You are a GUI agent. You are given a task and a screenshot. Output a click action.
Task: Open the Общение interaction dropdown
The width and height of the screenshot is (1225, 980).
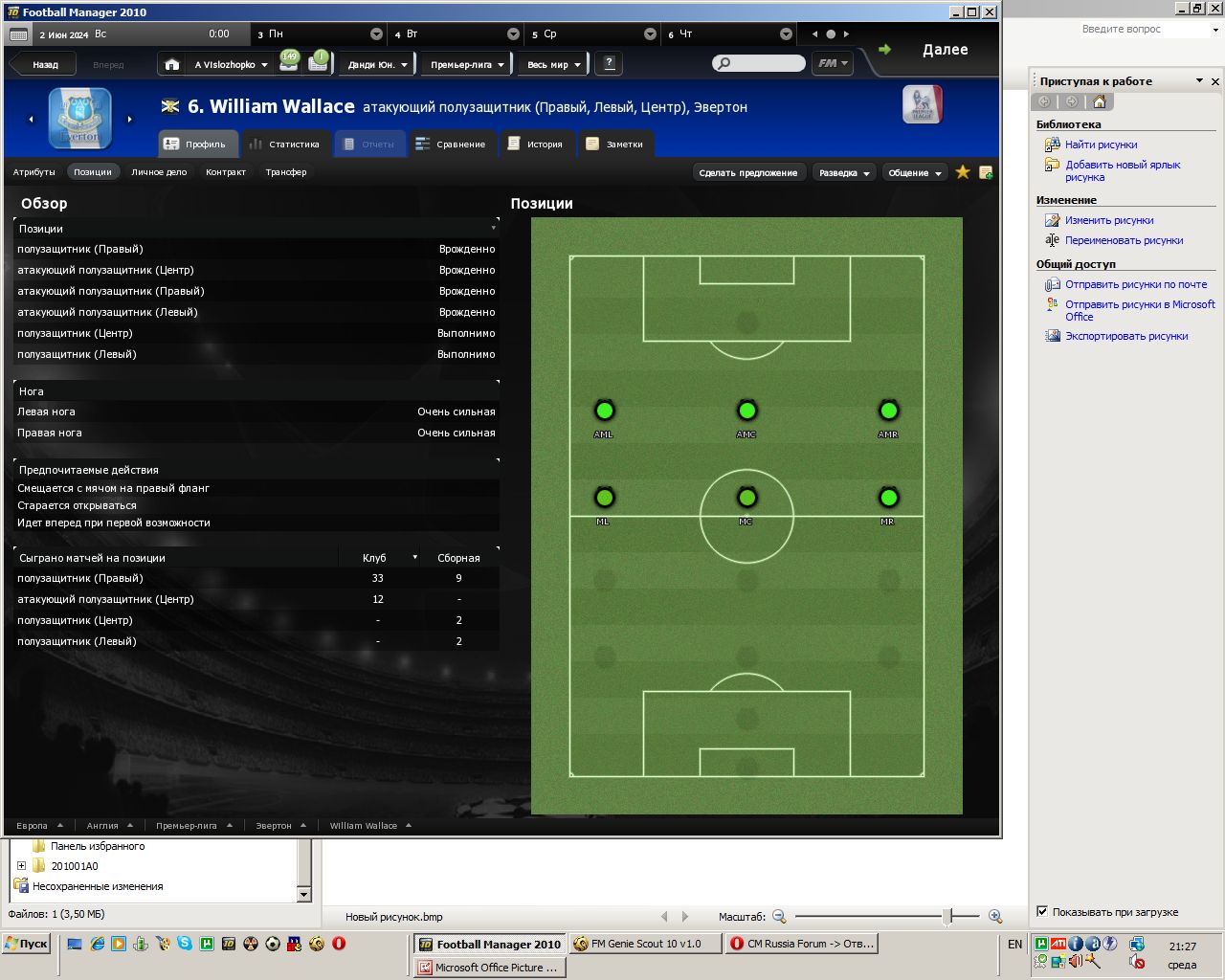pyautogui.click(x=915, y=172)
